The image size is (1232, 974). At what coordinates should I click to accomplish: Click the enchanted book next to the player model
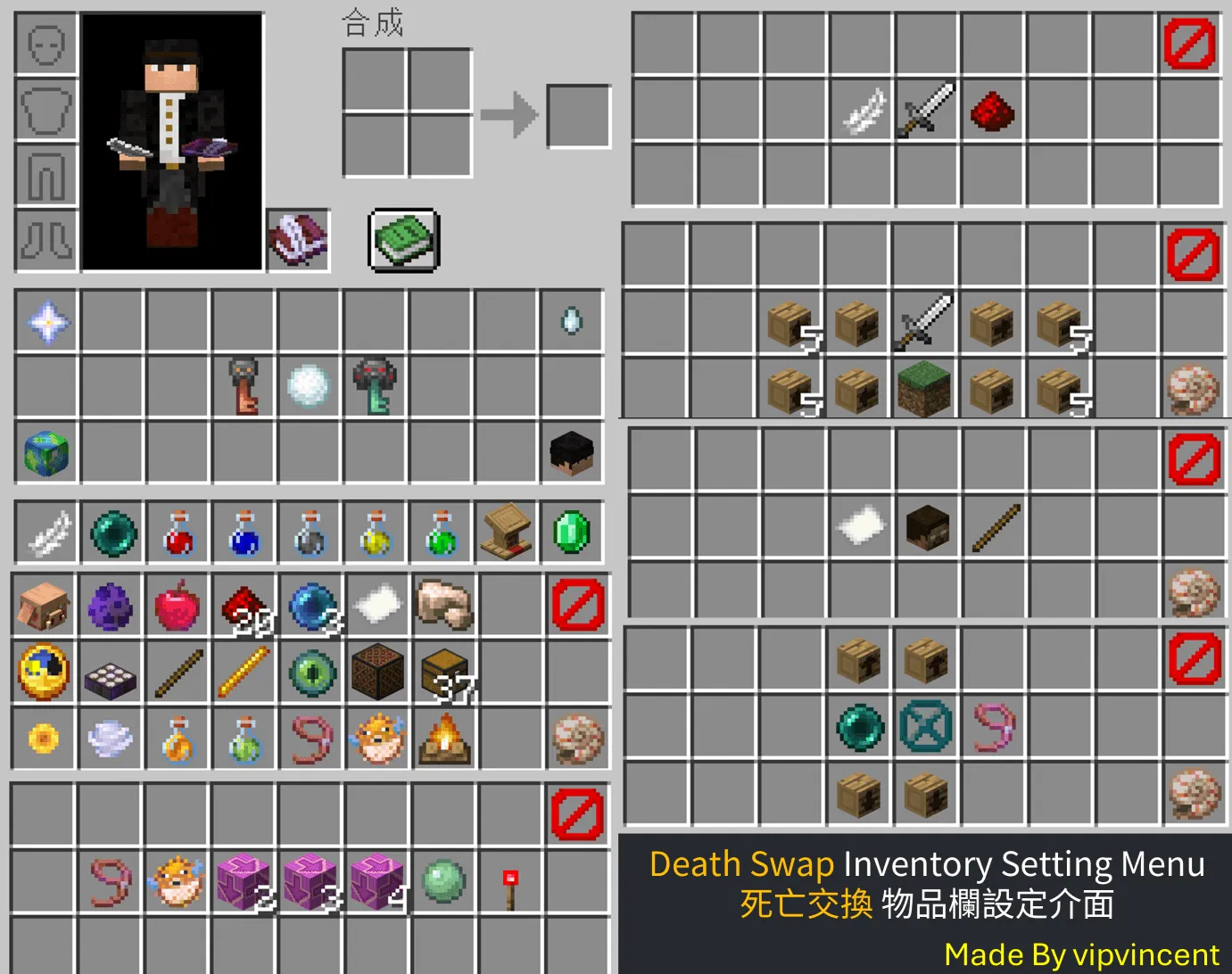pyautogui.click(x=298, y=239)
